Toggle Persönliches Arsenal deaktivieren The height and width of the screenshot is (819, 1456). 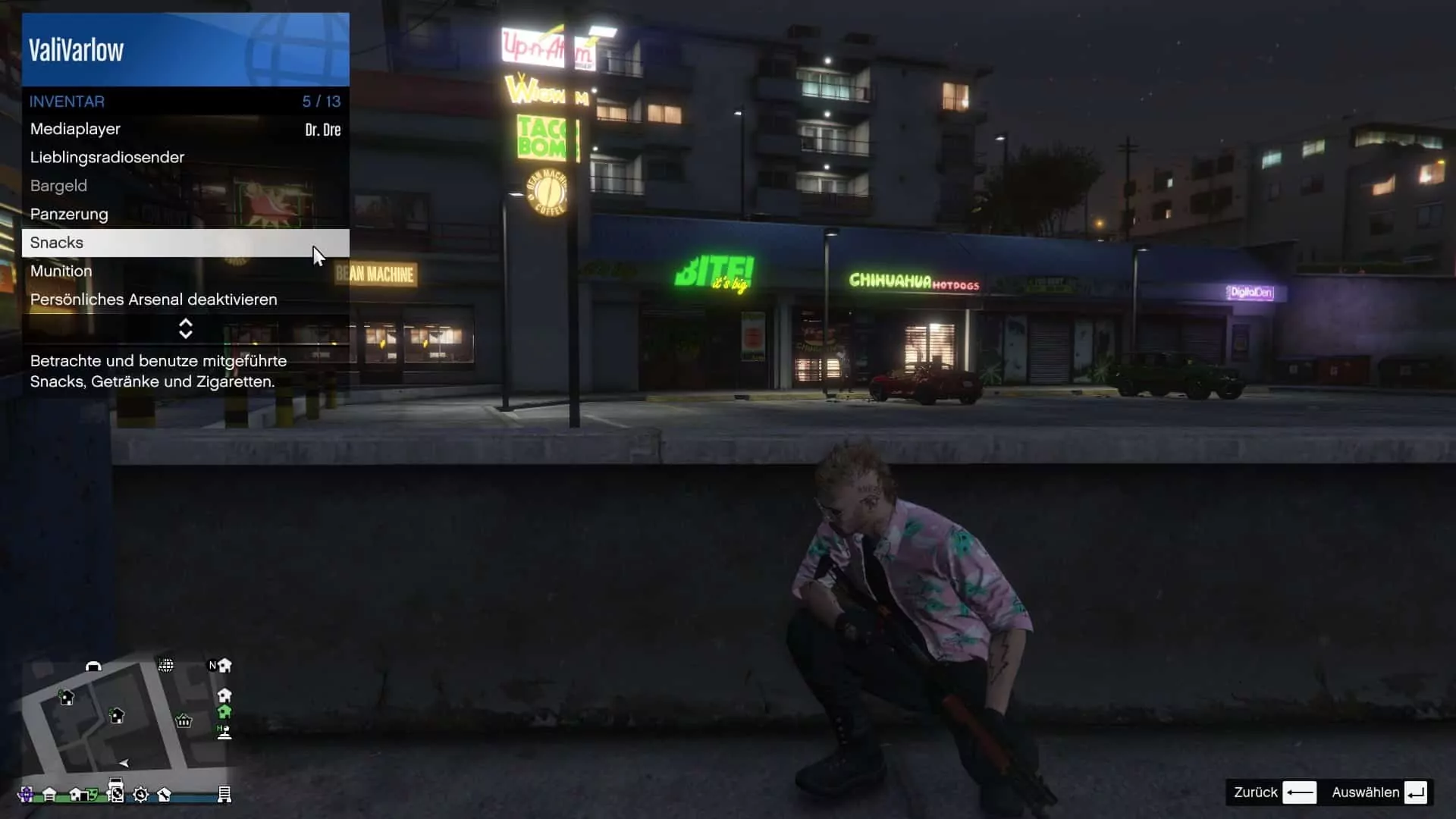tap(185, 300)
